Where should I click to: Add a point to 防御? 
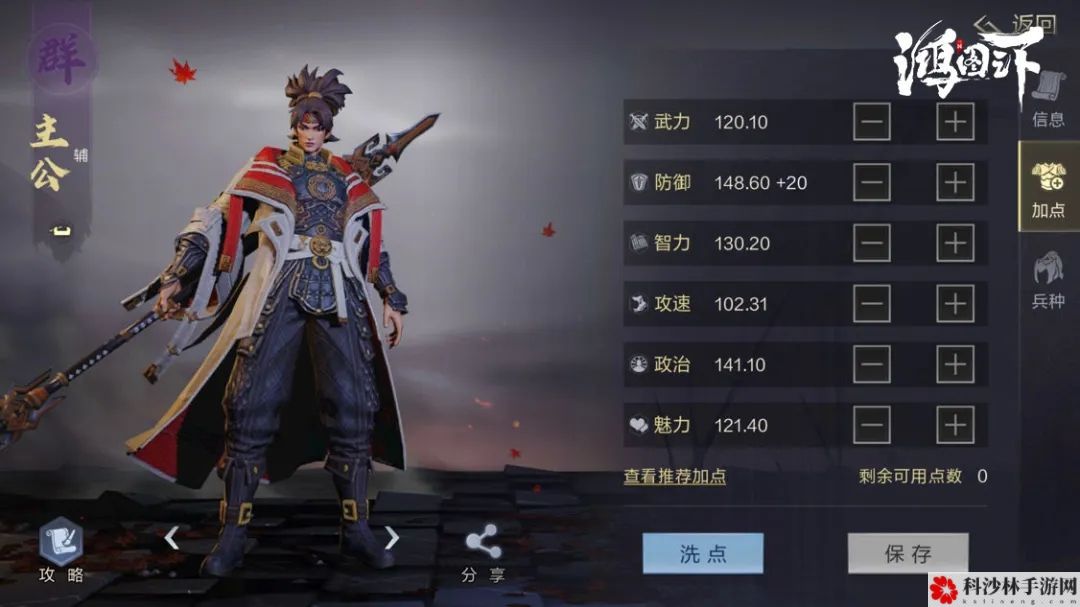click(x=955, y=183)
